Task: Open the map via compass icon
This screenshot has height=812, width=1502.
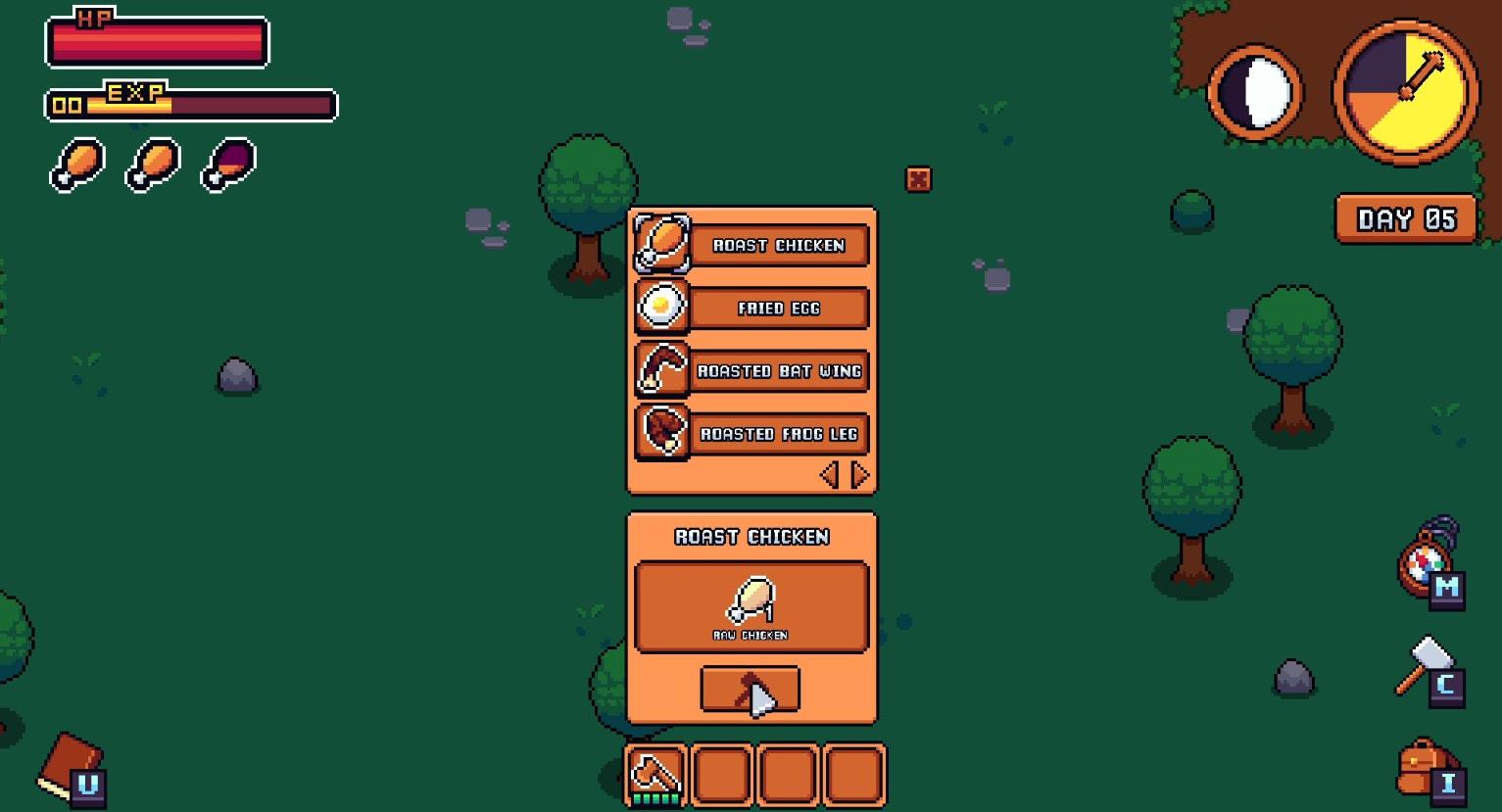Action: [x=1426, y=564]
